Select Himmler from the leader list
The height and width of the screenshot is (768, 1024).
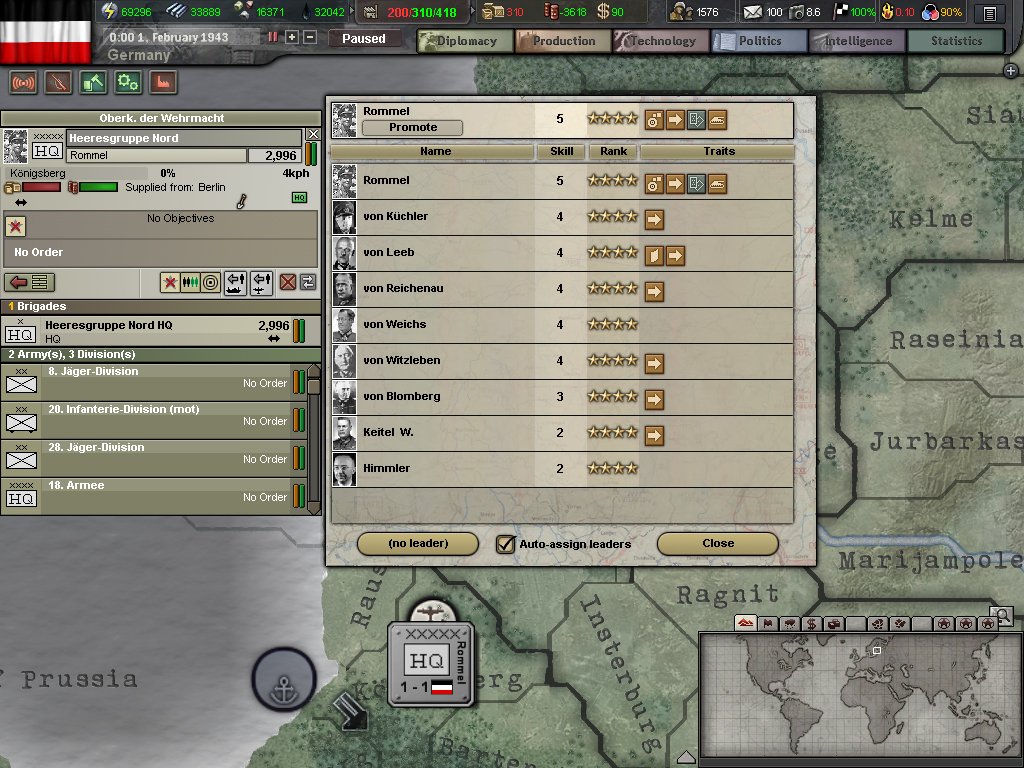pyautogui.click(x=386, y=469)
